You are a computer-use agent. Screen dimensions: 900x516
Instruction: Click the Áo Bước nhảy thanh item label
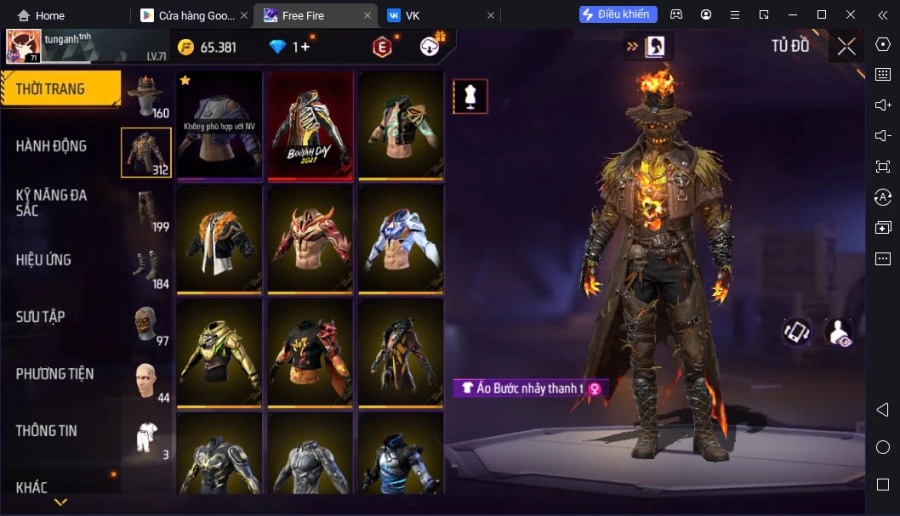[x=530, y=388]
